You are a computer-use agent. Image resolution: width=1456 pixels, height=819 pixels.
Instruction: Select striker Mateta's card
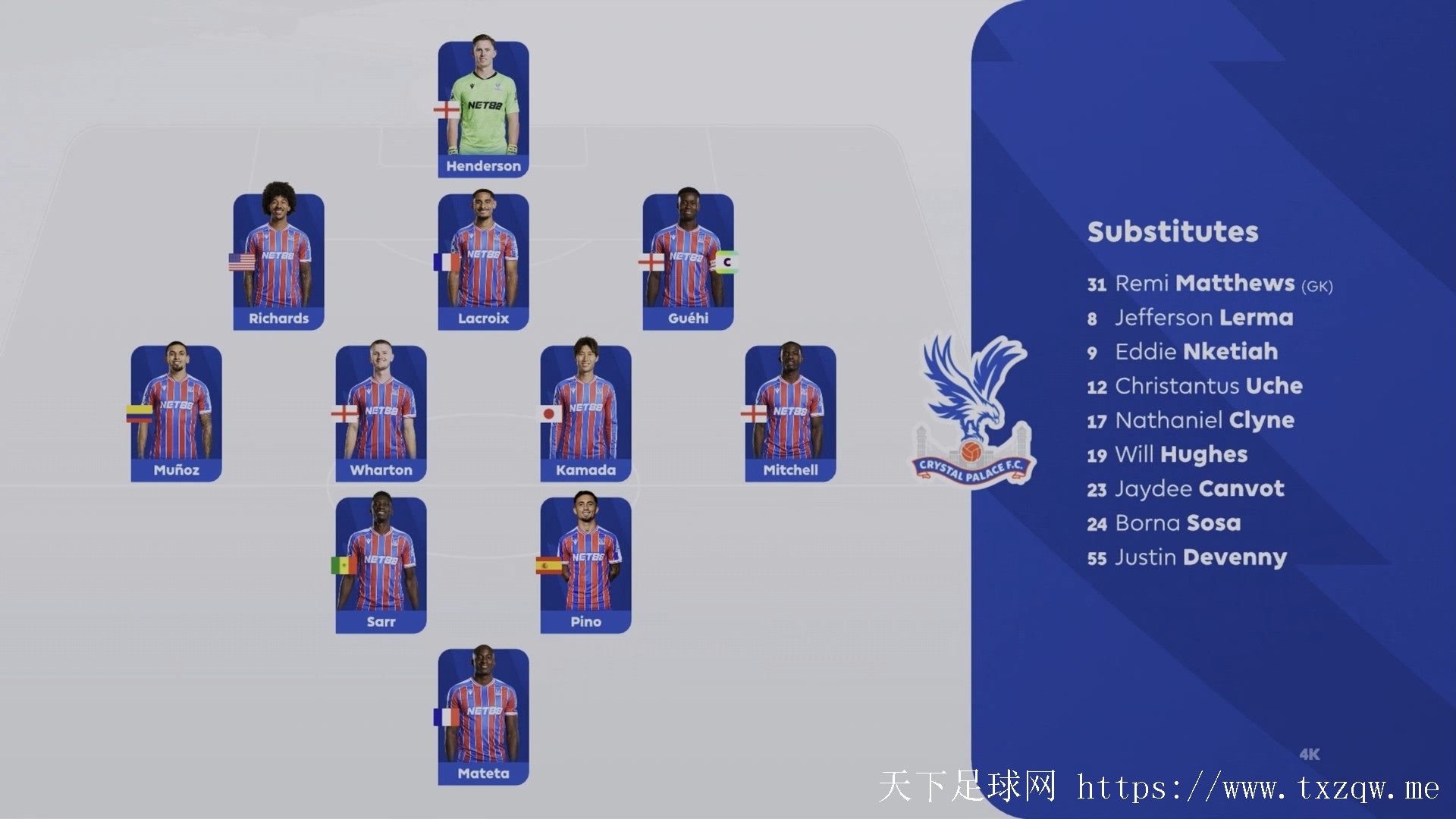pyautogui.click(x=483, y=717)
